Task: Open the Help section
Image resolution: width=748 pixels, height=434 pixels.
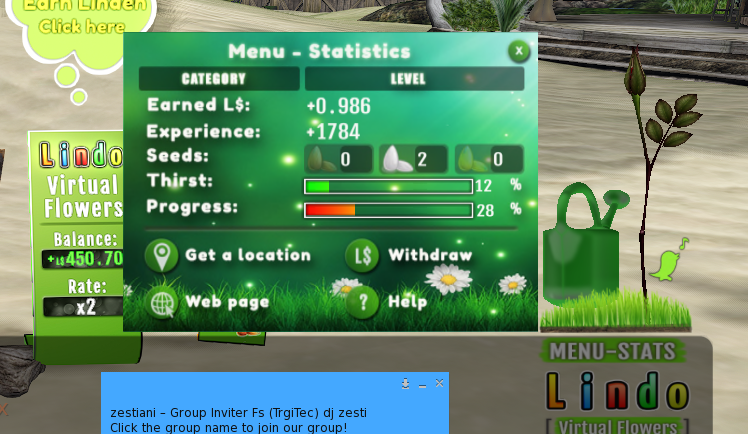Action: tap(388, 301)
